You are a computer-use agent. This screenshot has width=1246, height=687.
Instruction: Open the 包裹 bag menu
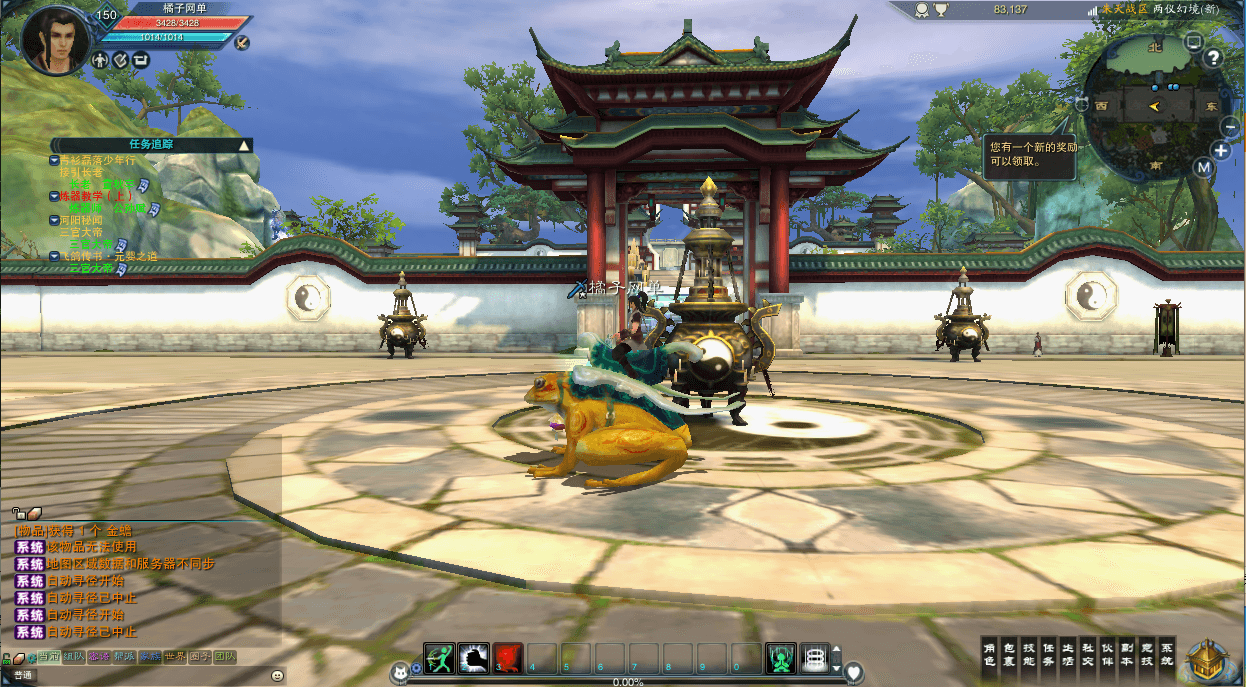(1008, 654)
